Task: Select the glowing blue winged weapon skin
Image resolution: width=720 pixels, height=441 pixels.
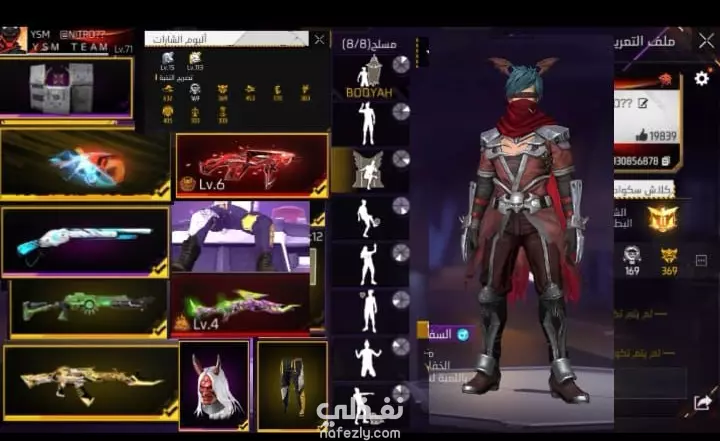Action: pos(85,164)
